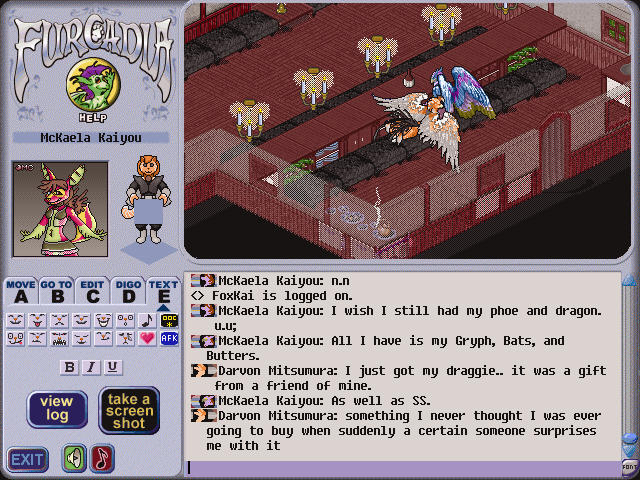The height and width of the screenshot is (480, 640).
Task: Open the Help dragon button
Action: coord(89,87)
